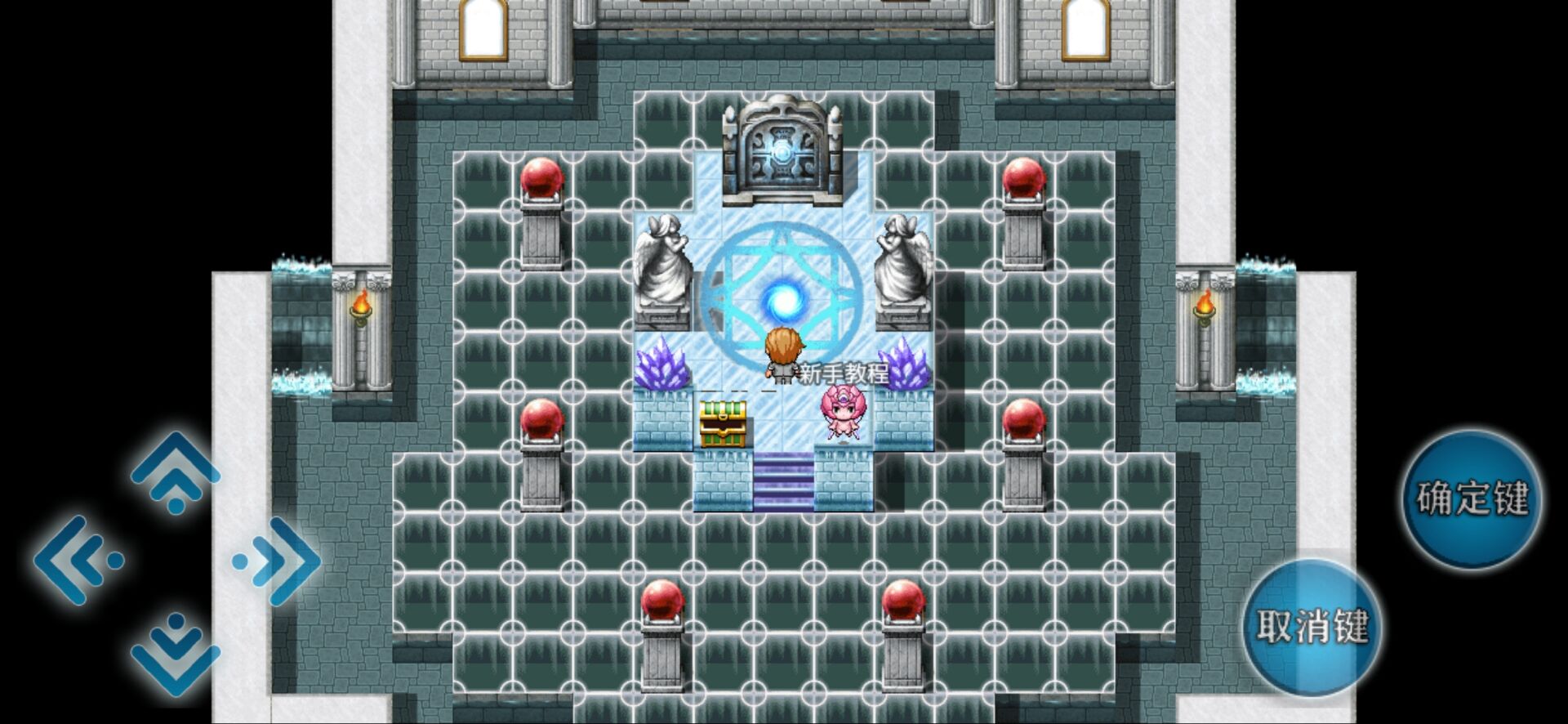1568x724 pixels.
Task: Tap the right arrow on the D-pad
Action: [x=278, y=561]
